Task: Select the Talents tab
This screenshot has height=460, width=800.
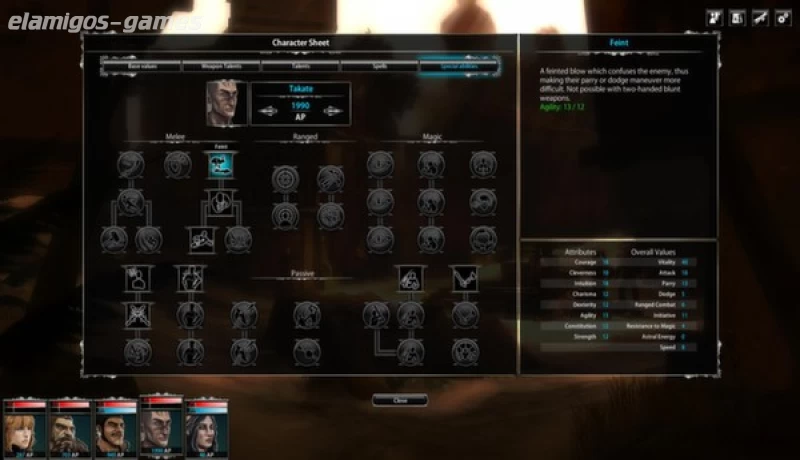Action: [x=300, y=66]
